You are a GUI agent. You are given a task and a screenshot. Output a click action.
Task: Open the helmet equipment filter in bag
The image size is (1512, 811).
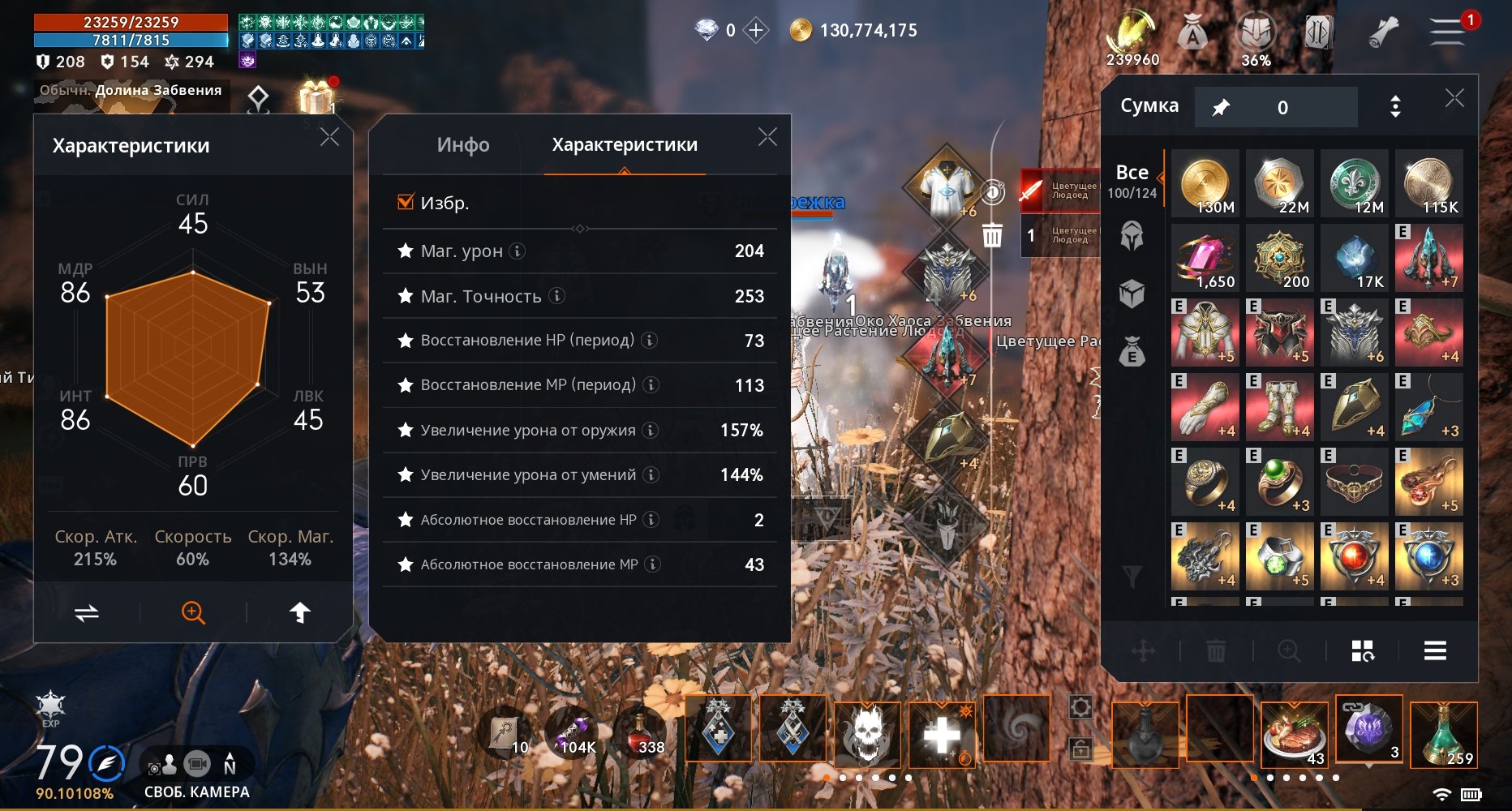point(1132,236)
